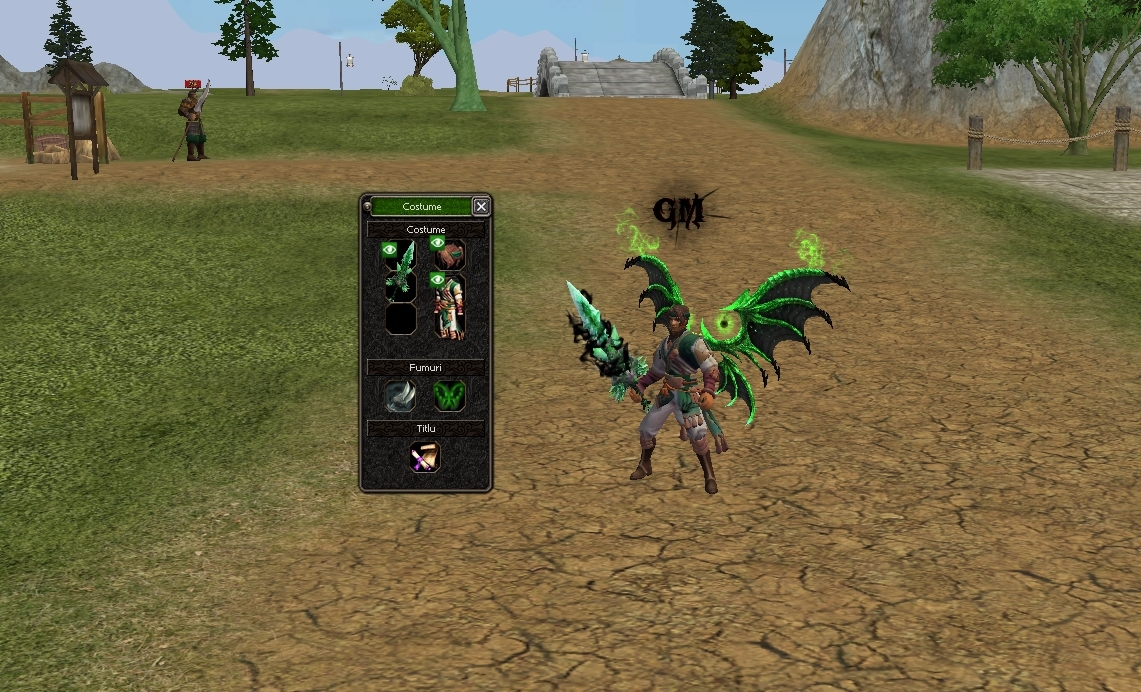The height and width of the screenshot is (692, 1141).
Task: Close the Costume window
Action: [481, 206]
